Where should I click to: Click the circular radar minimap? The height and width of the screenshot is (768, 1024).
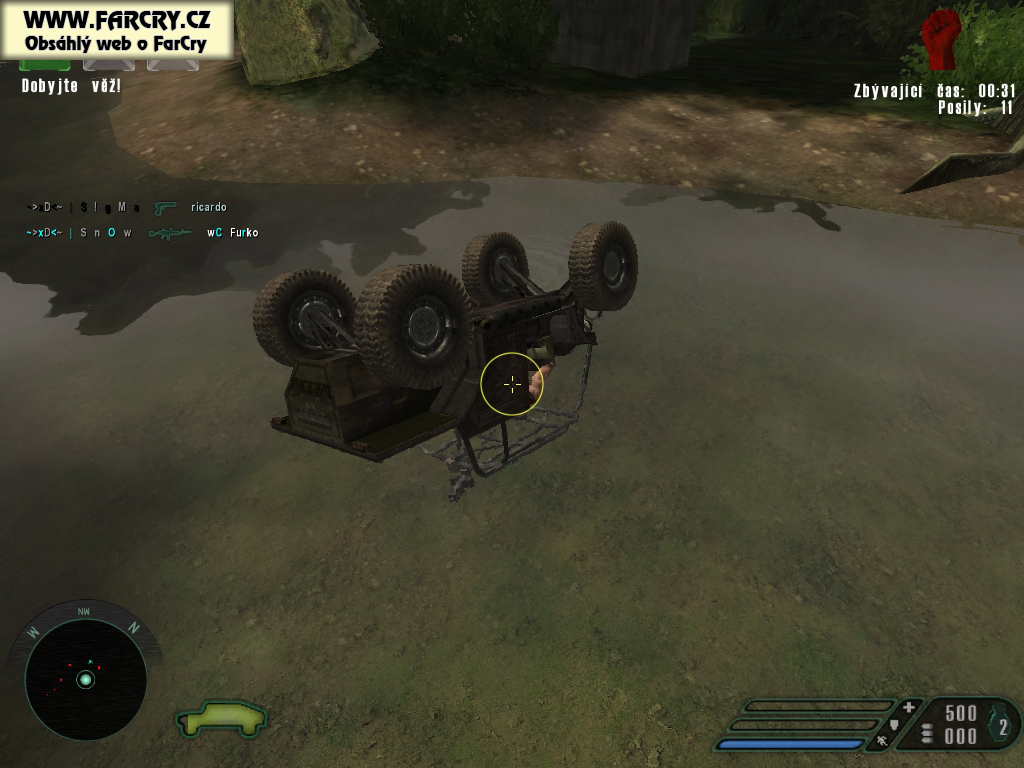(x=85, y=679)
